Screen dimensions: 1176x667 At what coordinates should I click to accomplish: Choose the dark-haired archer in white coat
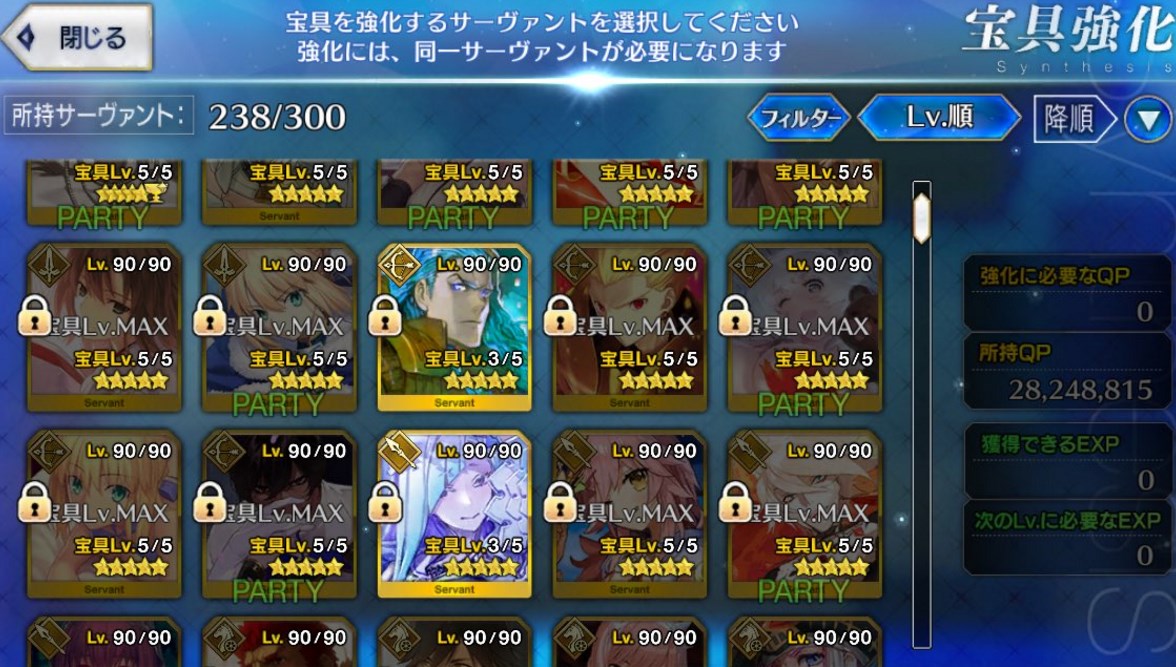coord(279,512)
